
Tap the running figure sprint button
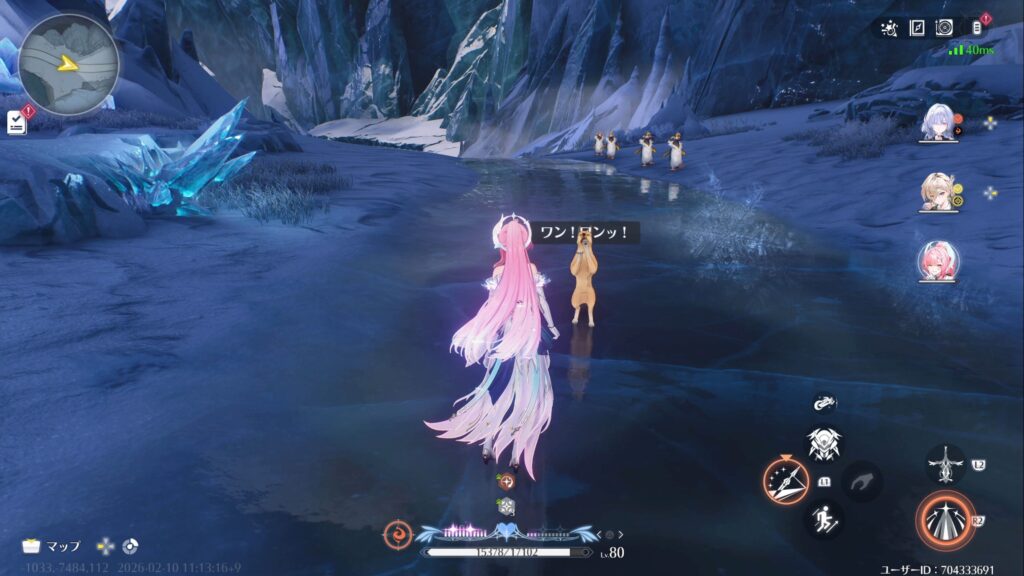pos(824,517)
